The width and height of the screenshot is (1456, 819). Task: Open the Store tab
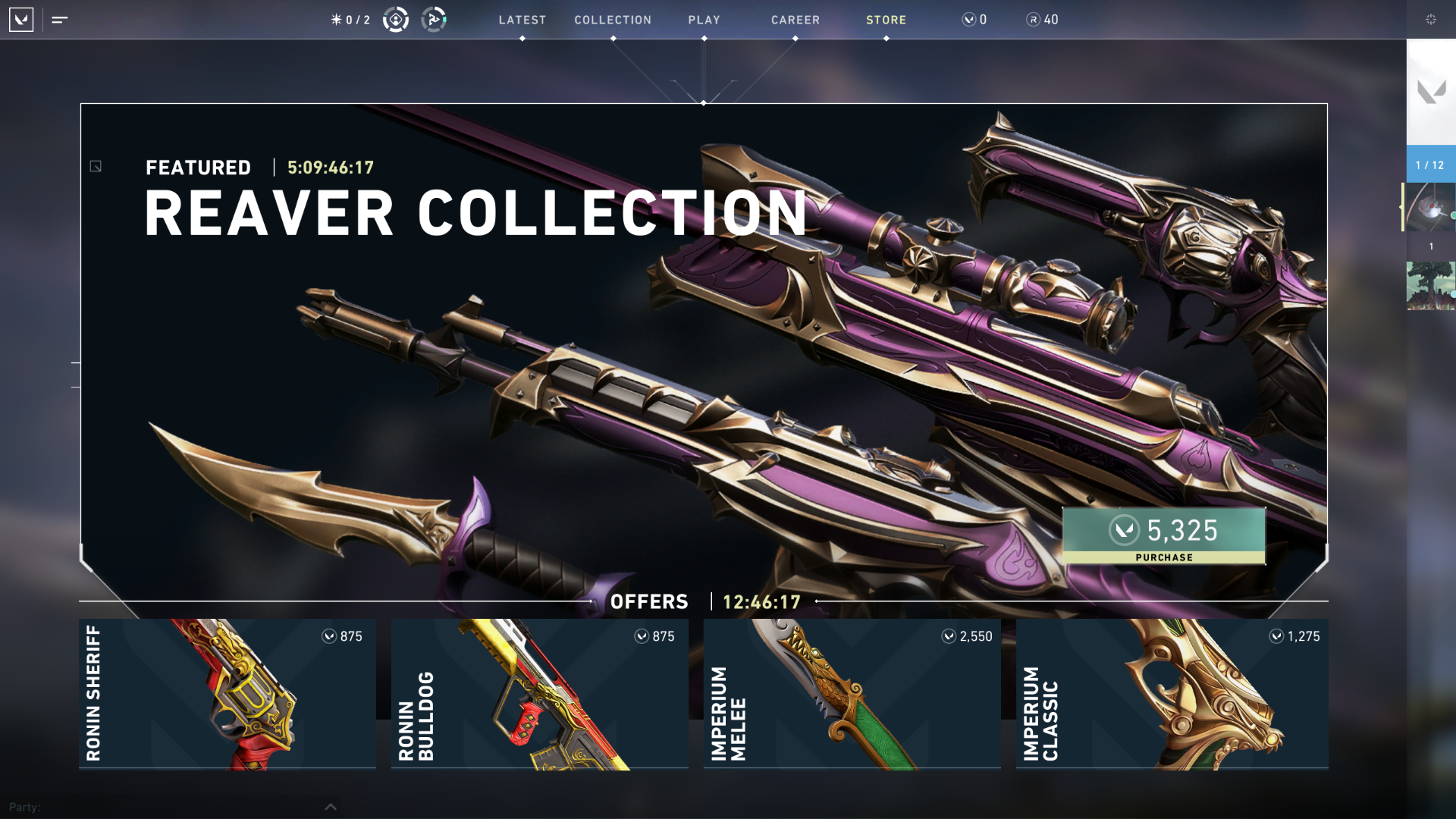point(886,20)
